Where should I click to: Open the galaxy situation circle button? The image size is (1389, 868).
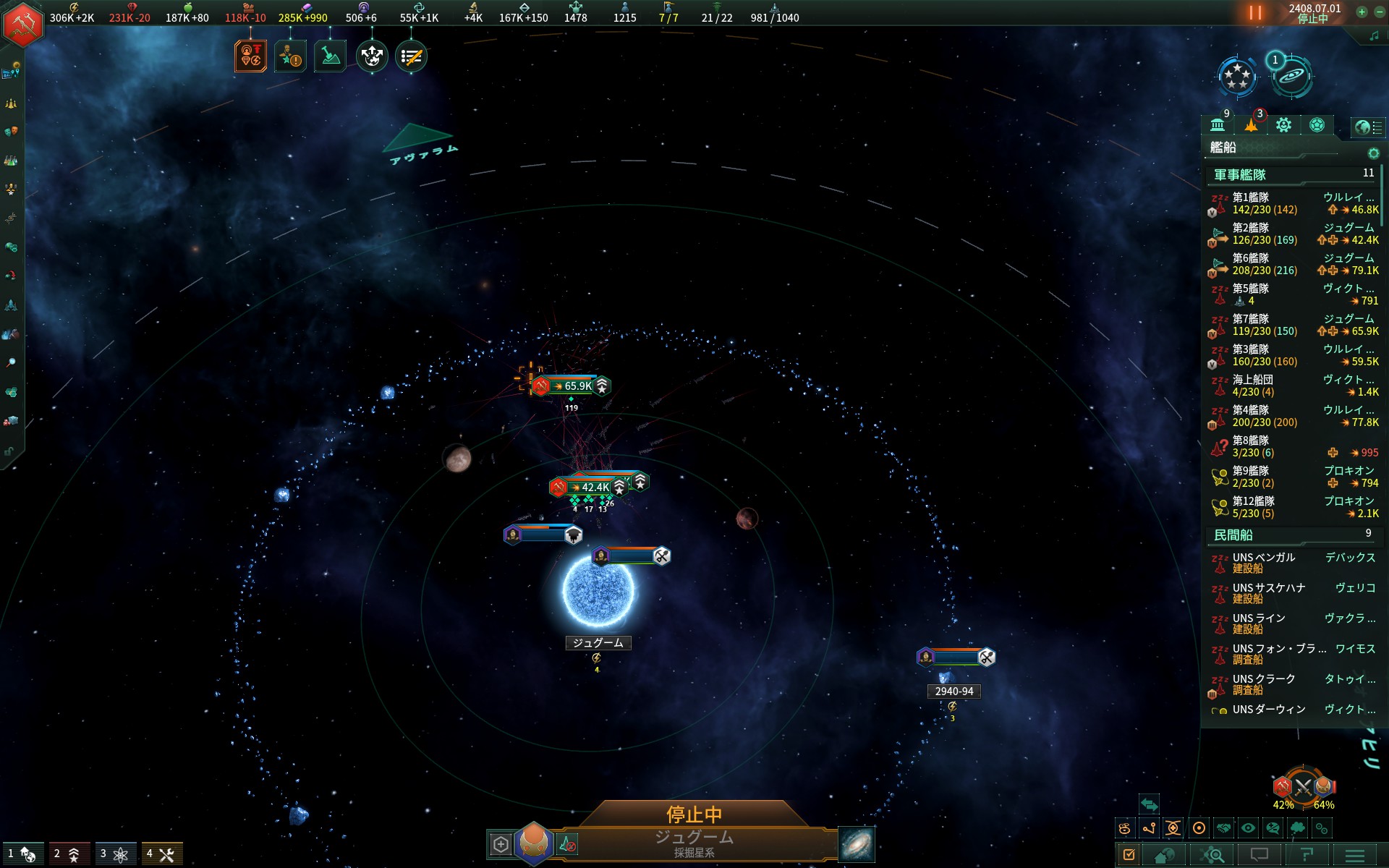point(1291,76)
